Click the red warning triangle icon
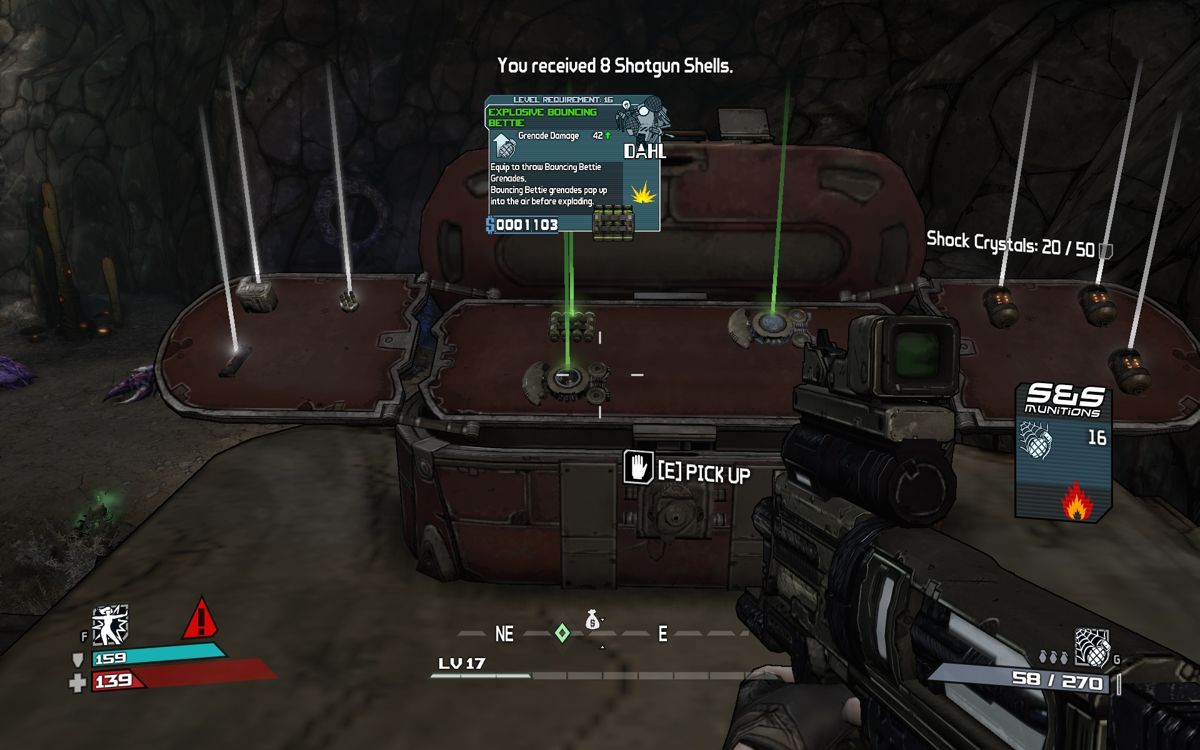1200x750 pixels. [201, 619]
